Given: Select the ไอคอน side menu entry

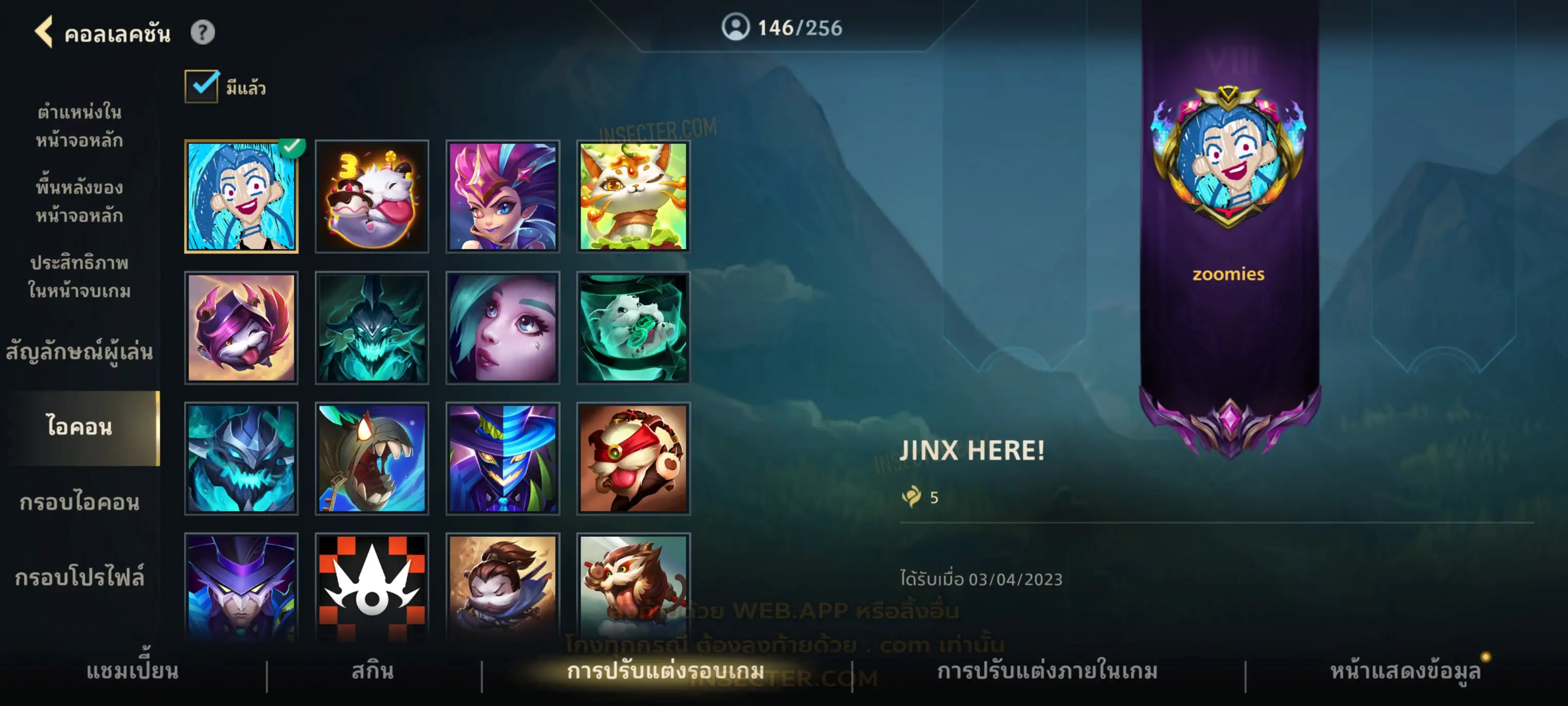Looking at the screenshot, I should [x=80, y=427].
